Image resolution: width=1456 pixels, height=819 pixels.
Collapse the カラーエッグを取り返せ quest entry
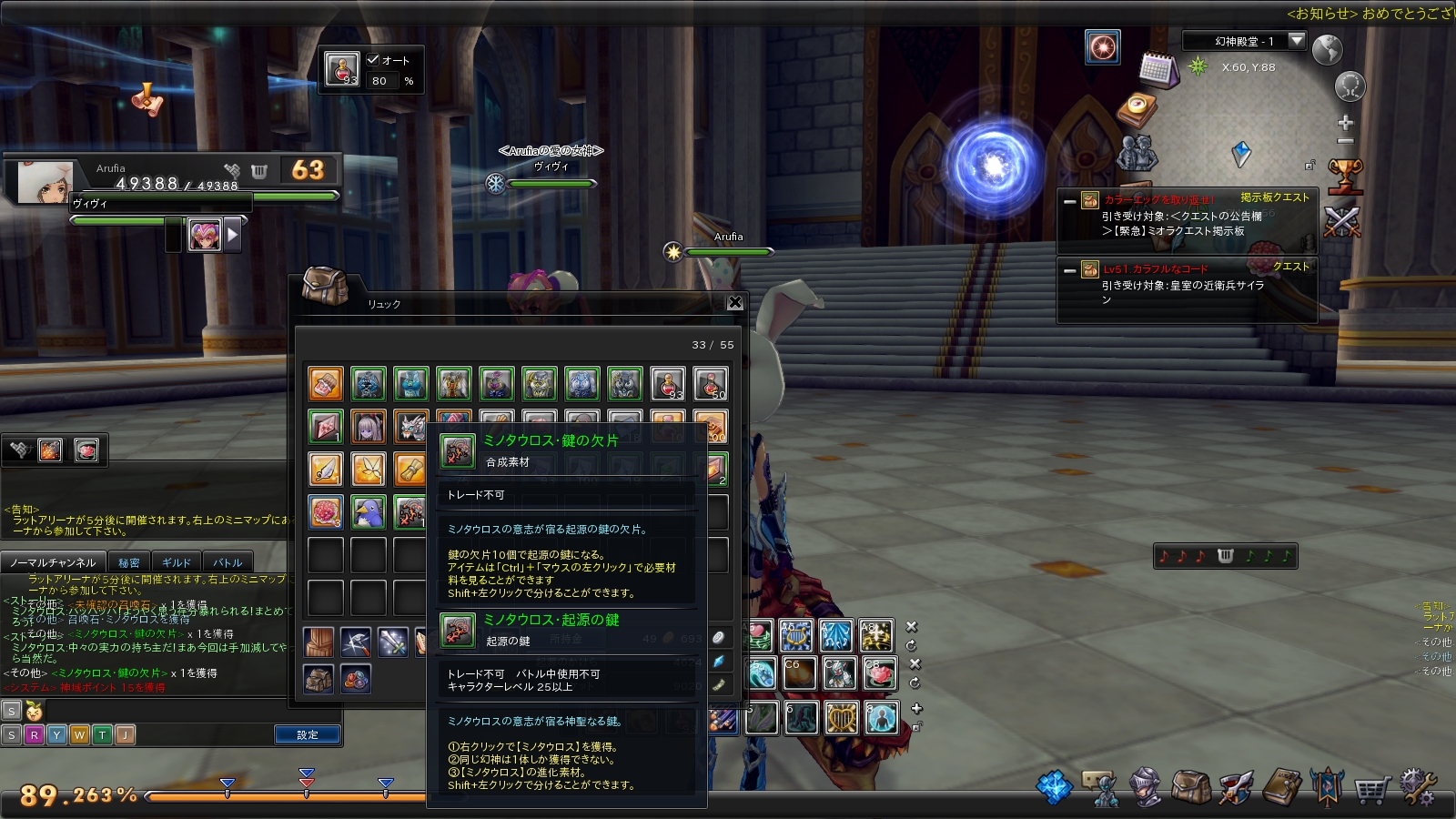point(1070,201)
